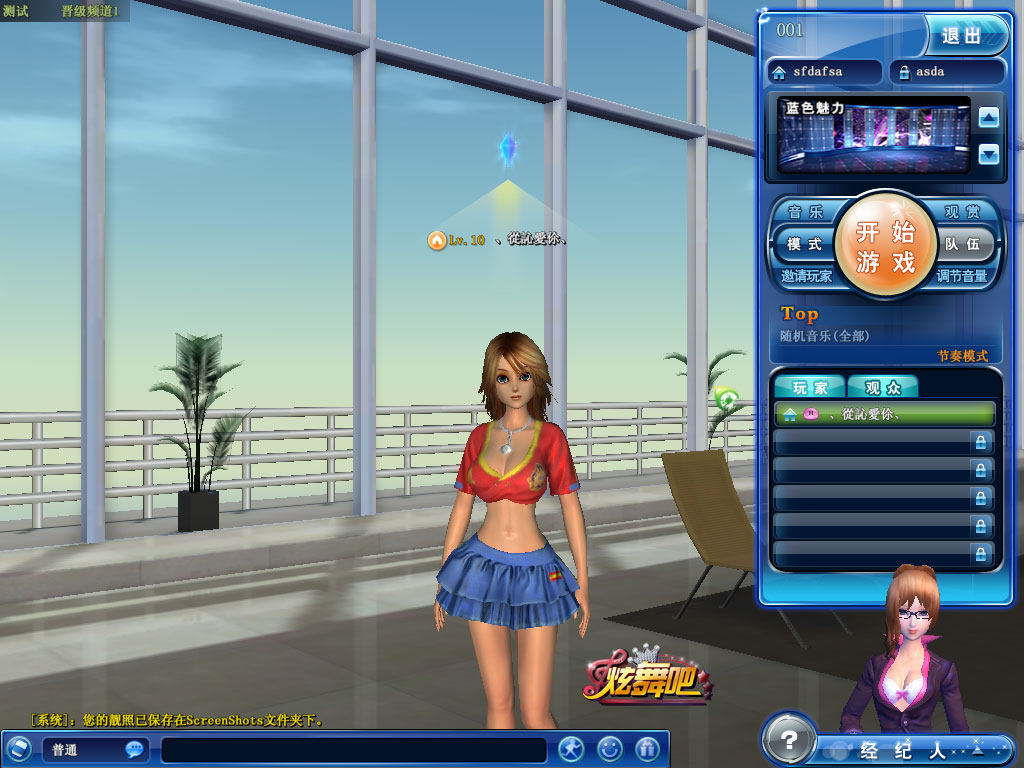The width and height of the screenshot is (1024, 768).
Task: Show the previous stage with the up arrow
Action: 989,118
